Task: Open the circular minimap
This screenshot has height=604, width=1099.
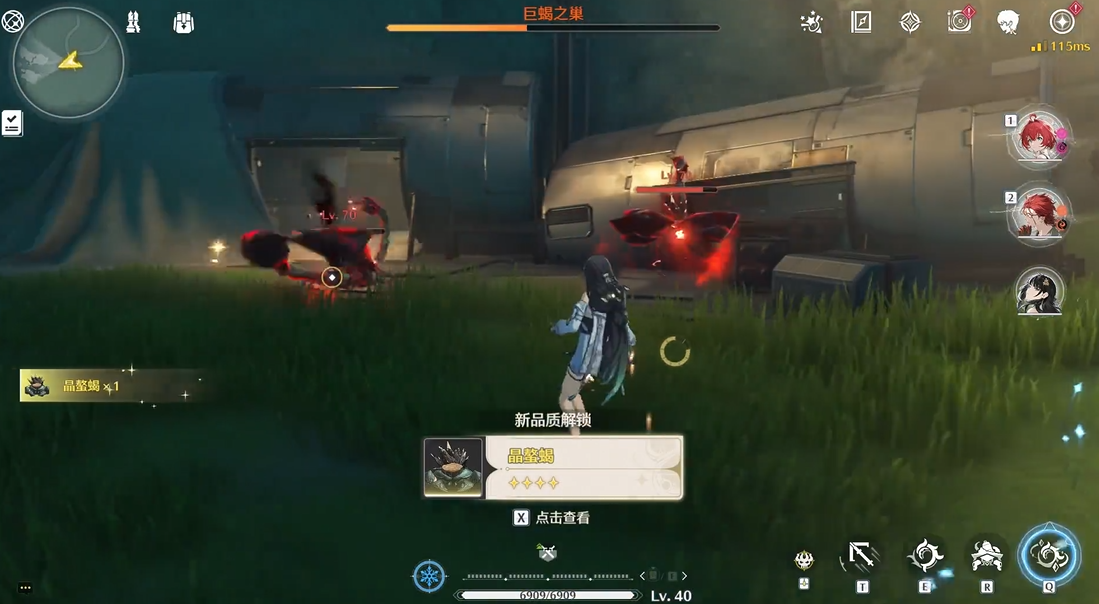Action: (68, 62)
